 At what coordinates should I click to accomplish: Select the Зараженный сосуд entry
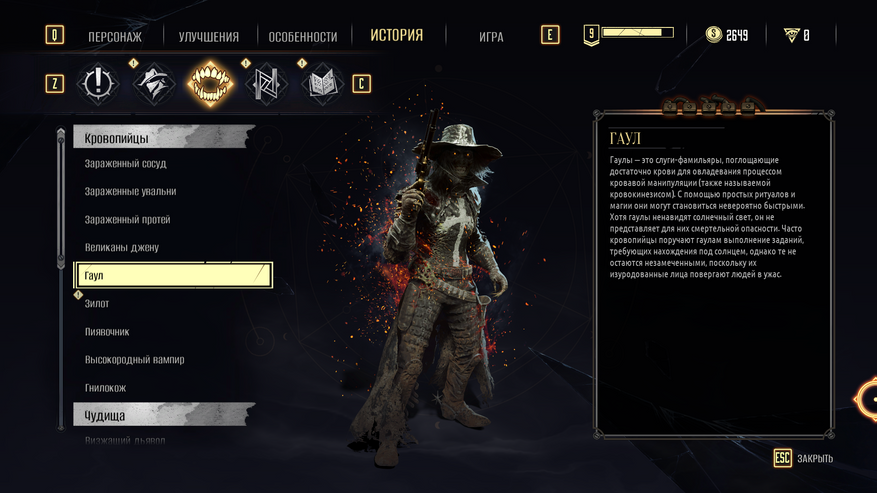[126, 163]
